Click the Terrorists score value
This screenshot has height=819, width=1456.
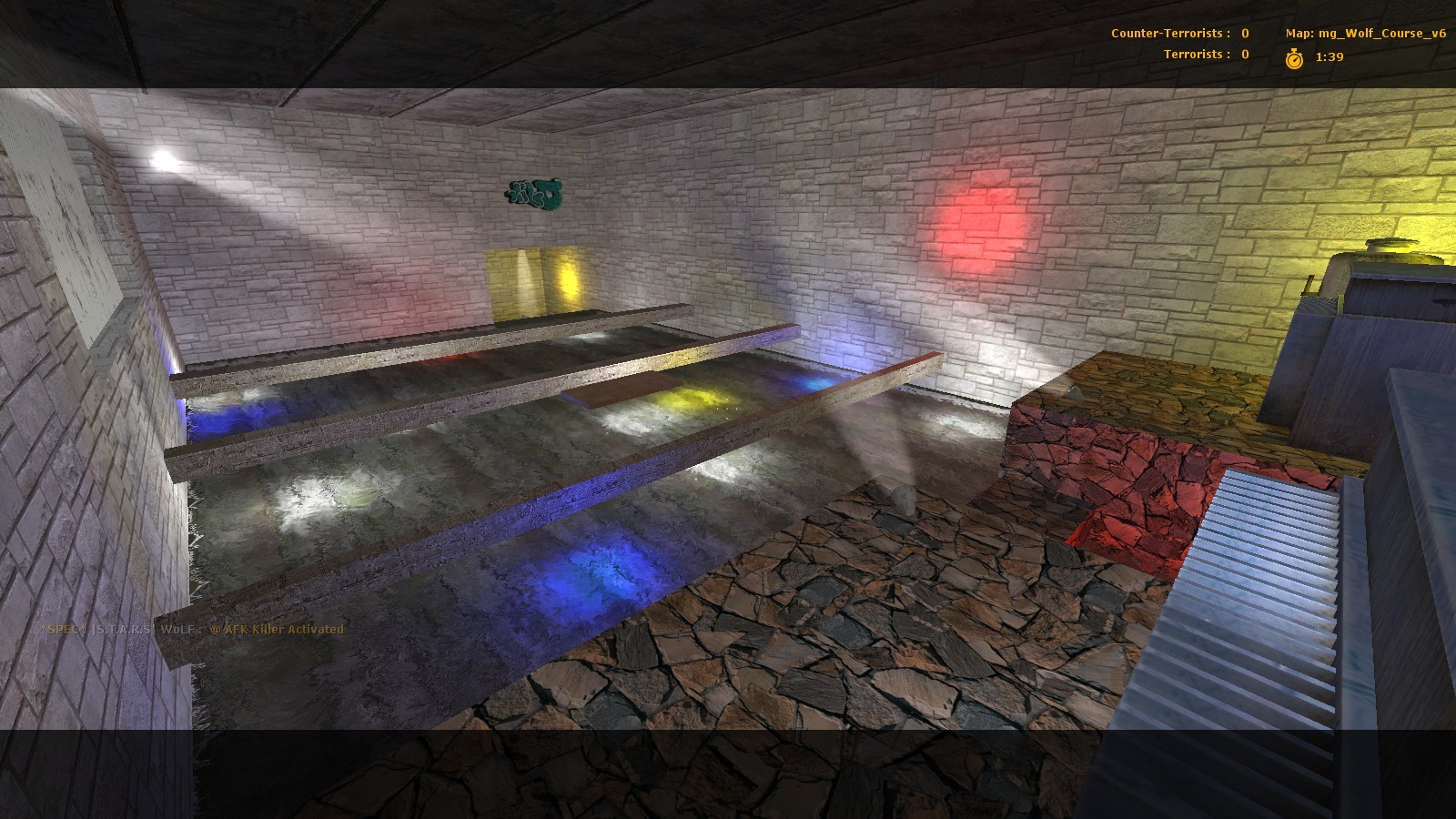(x=1245, y=54)
